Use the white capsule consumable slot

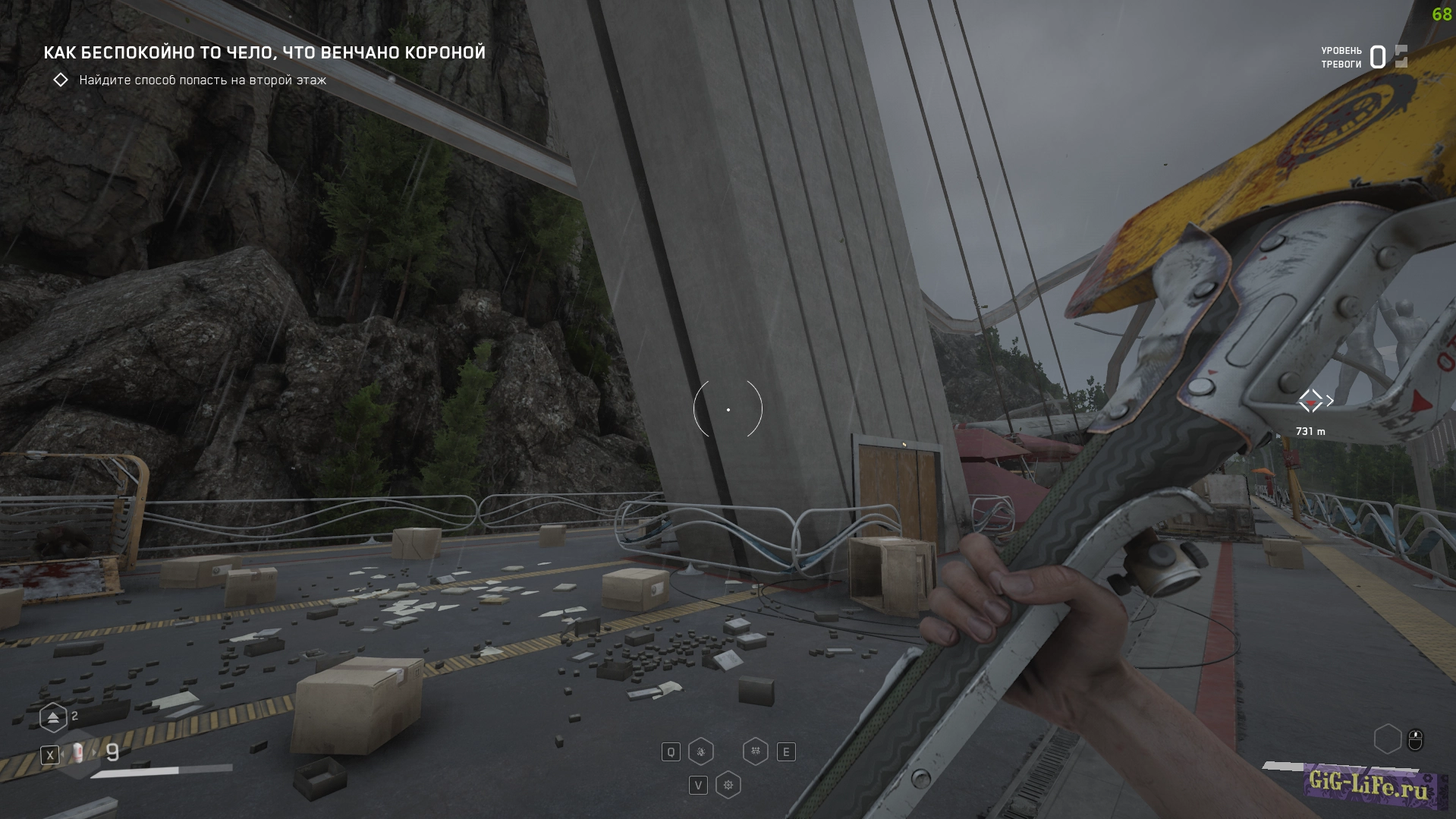point(78,754)
